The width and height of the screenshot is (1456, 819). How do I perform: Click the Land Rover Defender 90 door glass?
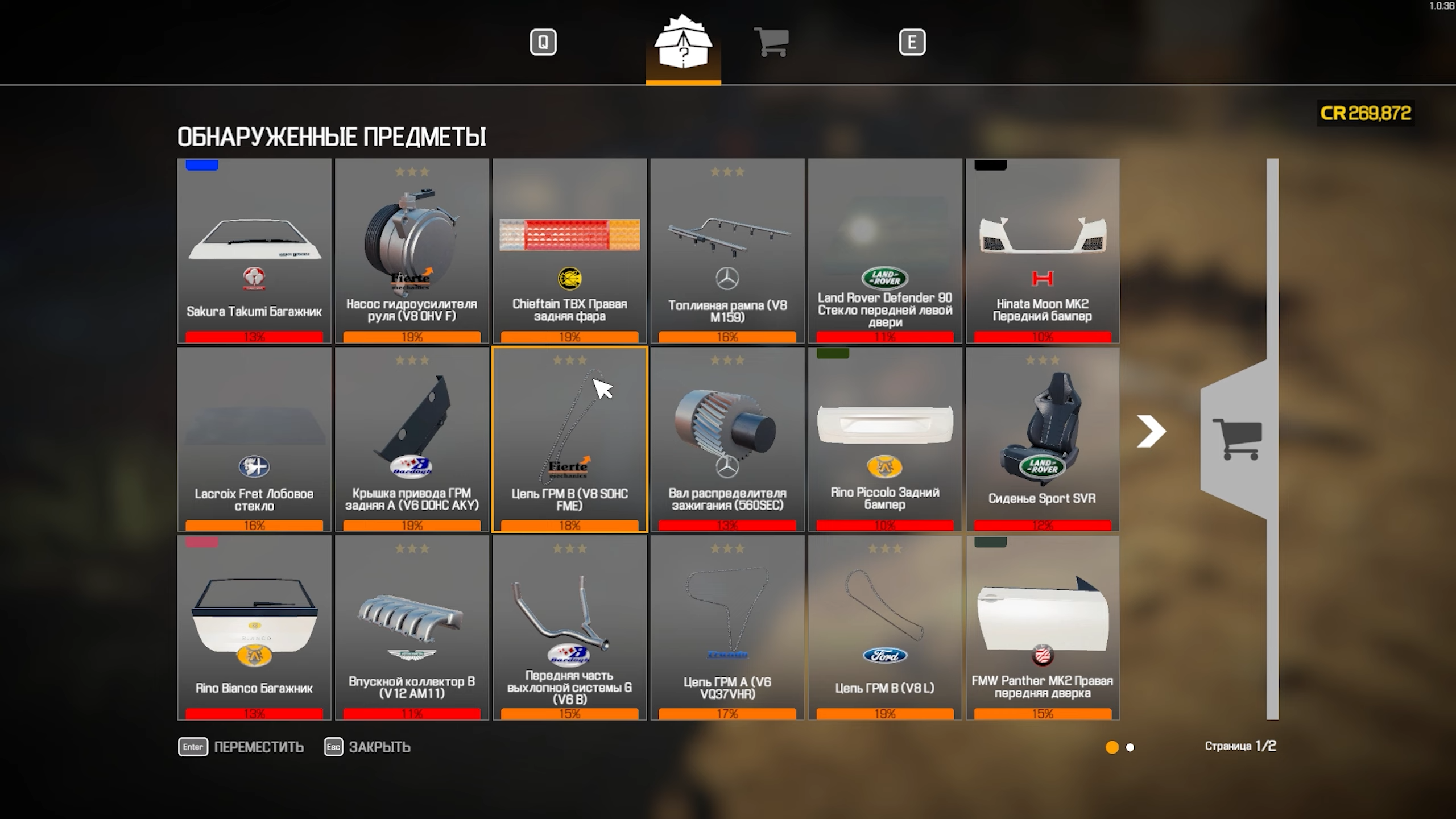point(885,251)
